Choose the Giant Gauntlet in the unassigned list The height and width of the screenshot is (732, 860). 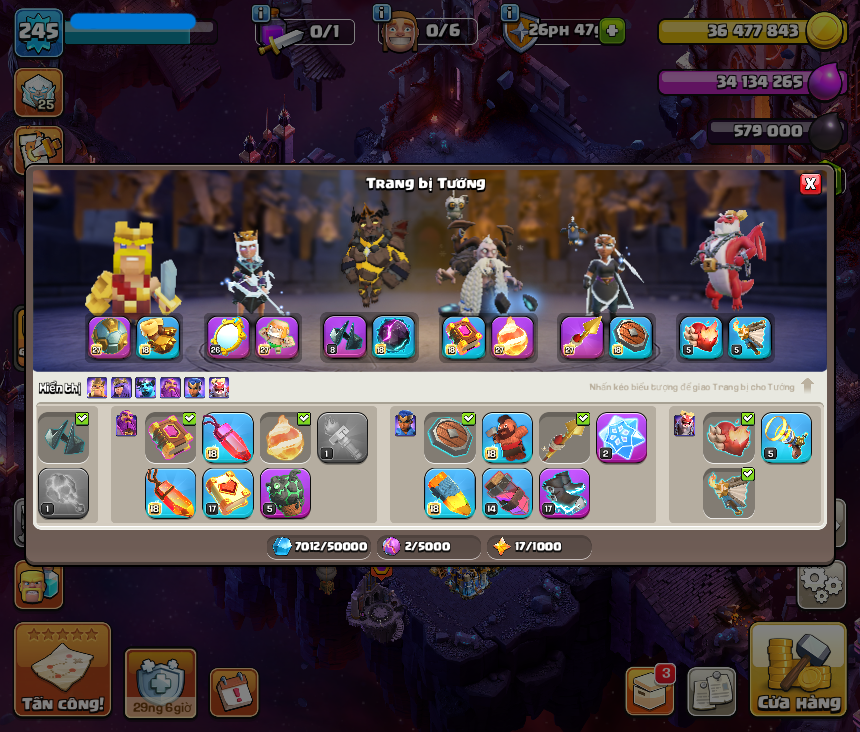(63, 438)
